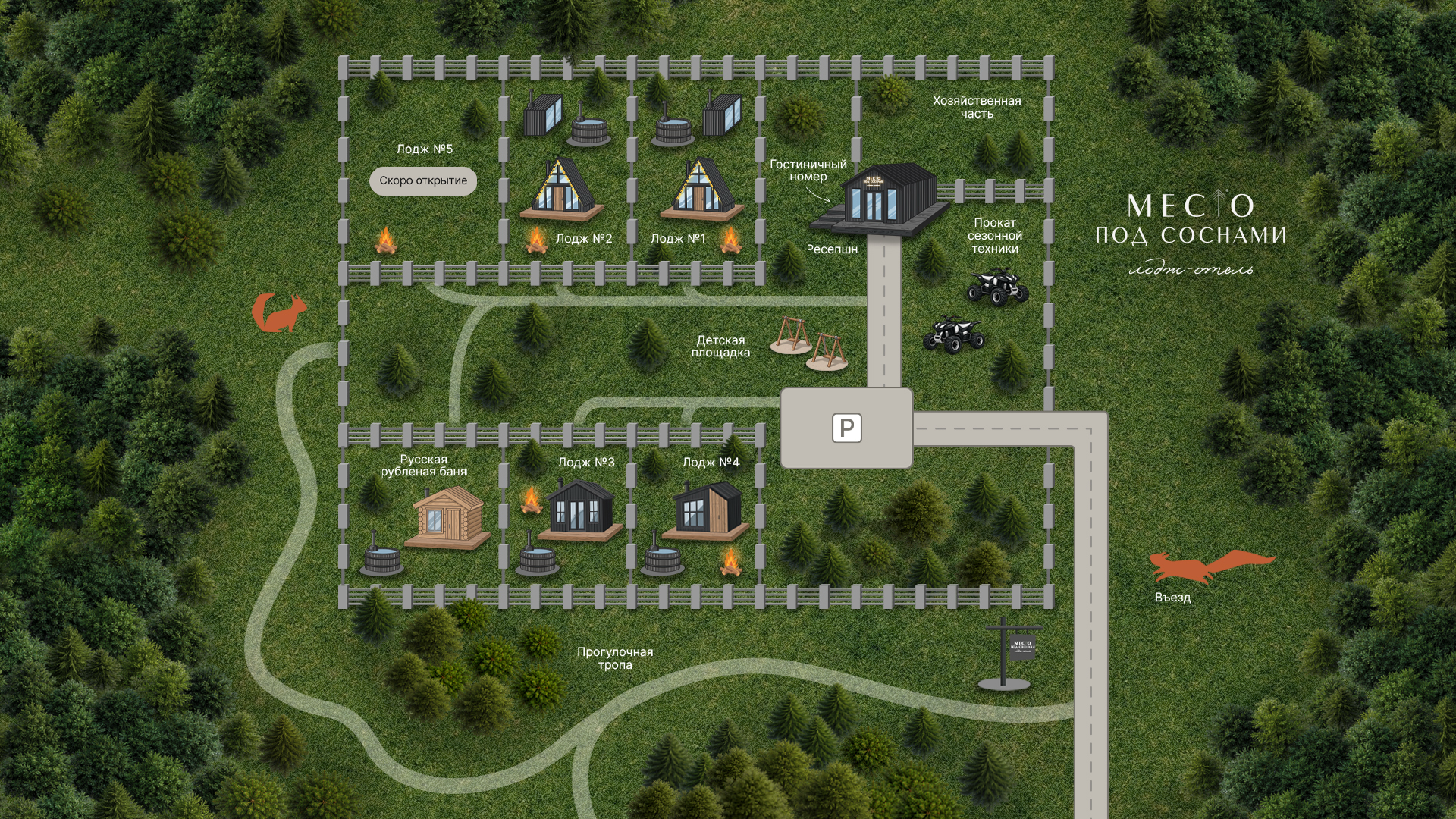Choose the "Въезд" entrance label
This screenshot has height=819, width=1456.
pos(1172,598)
